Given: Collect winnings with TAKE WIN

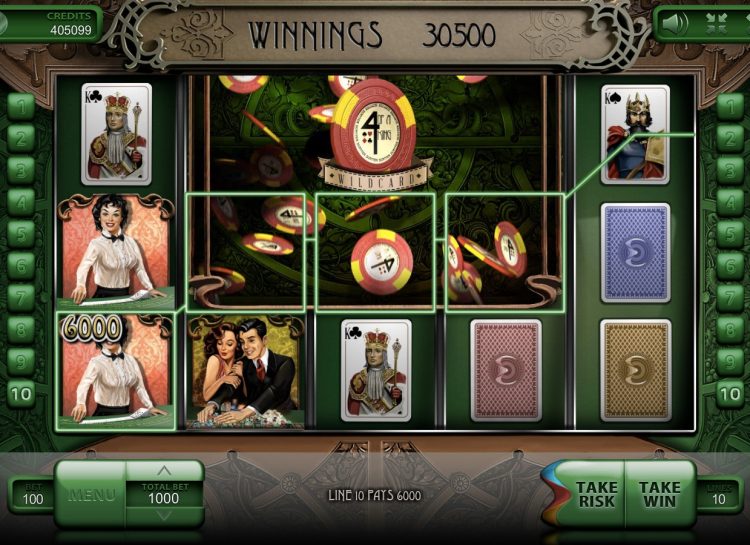Looking at the screenshot, I should tap(659, 495).
